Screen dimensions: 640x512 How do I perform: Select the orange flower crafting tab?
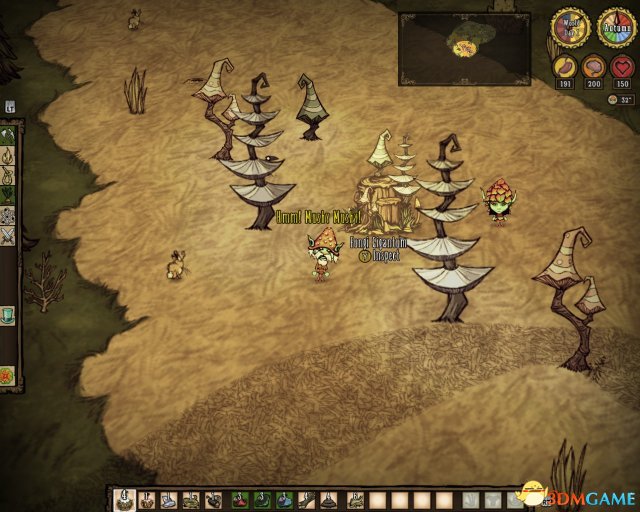pyautogui.click(x=9, y=376)
